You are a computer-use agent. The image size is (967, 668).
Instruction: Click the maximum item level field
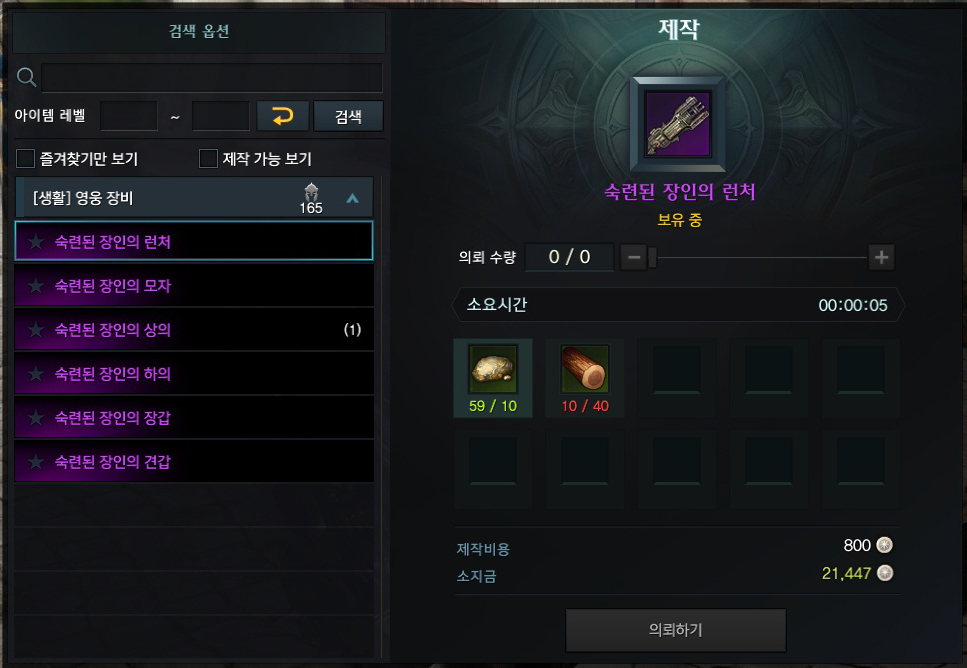click(x=220, y=116)
